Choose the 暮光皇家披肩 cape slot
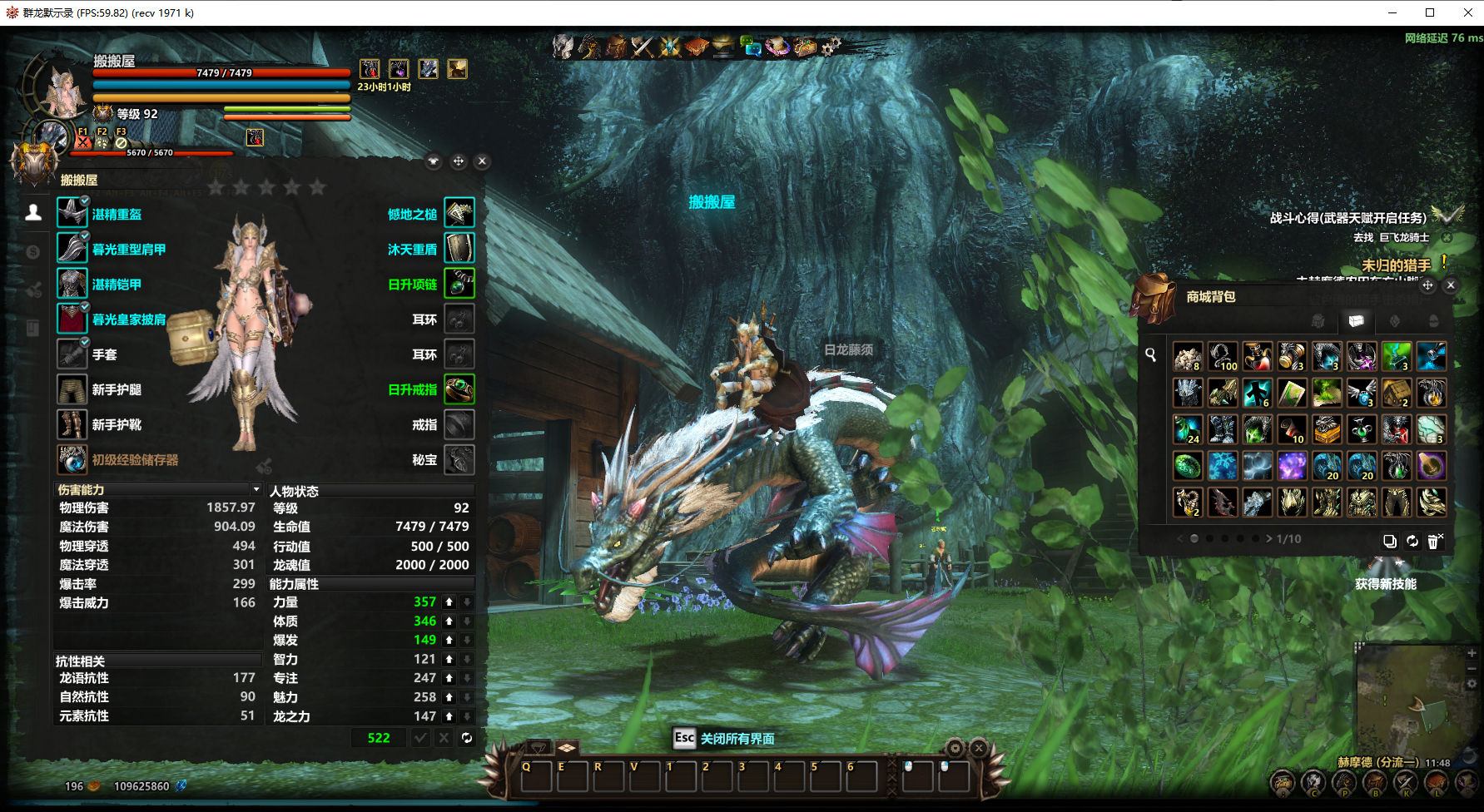The height and width of the screenshot is (812, 1484). click(72, 319)
